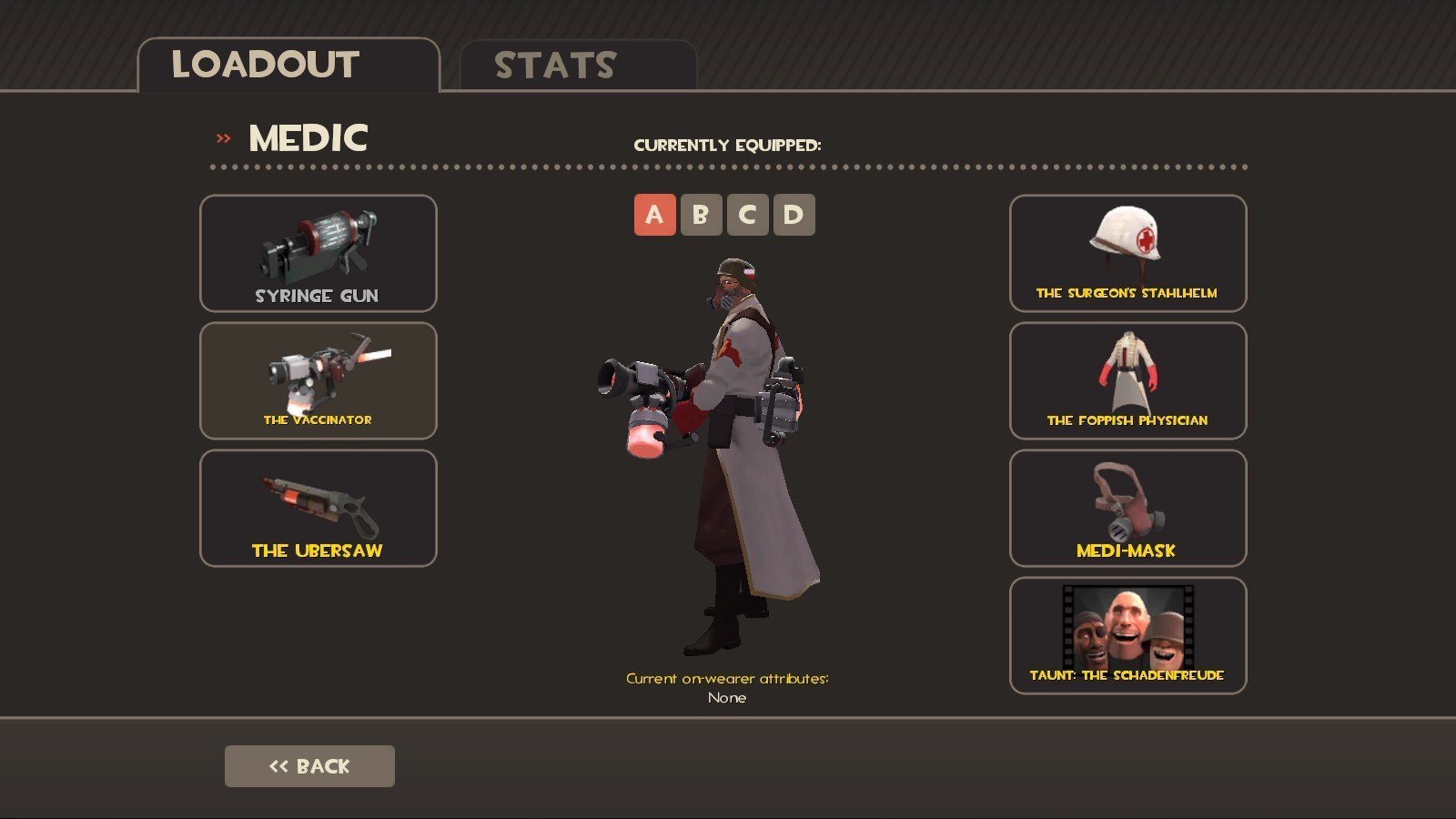
Task: Select The Surgeon's Stahlhelm hat slot
Action: tap(1127, 253)
